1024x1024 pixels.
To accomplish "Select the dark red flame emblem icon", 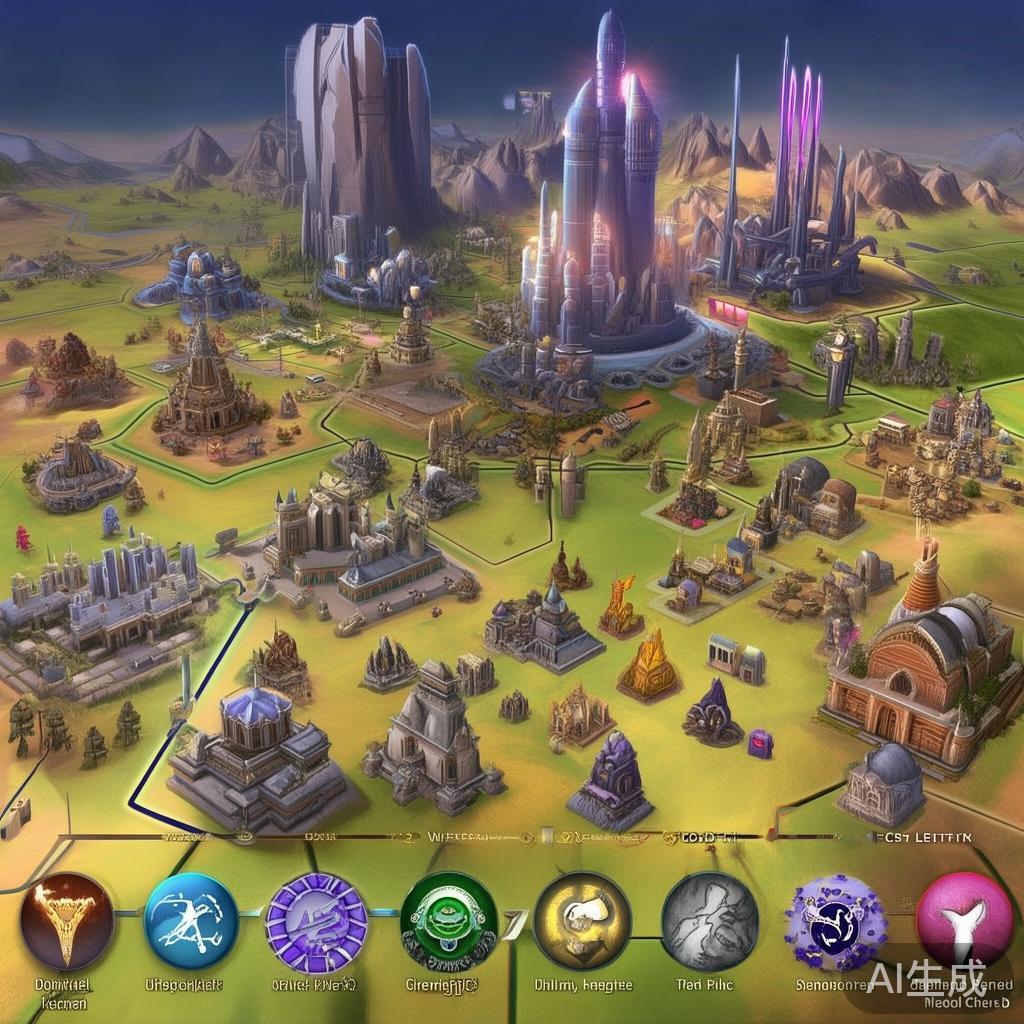I will [x=68, y=920].
